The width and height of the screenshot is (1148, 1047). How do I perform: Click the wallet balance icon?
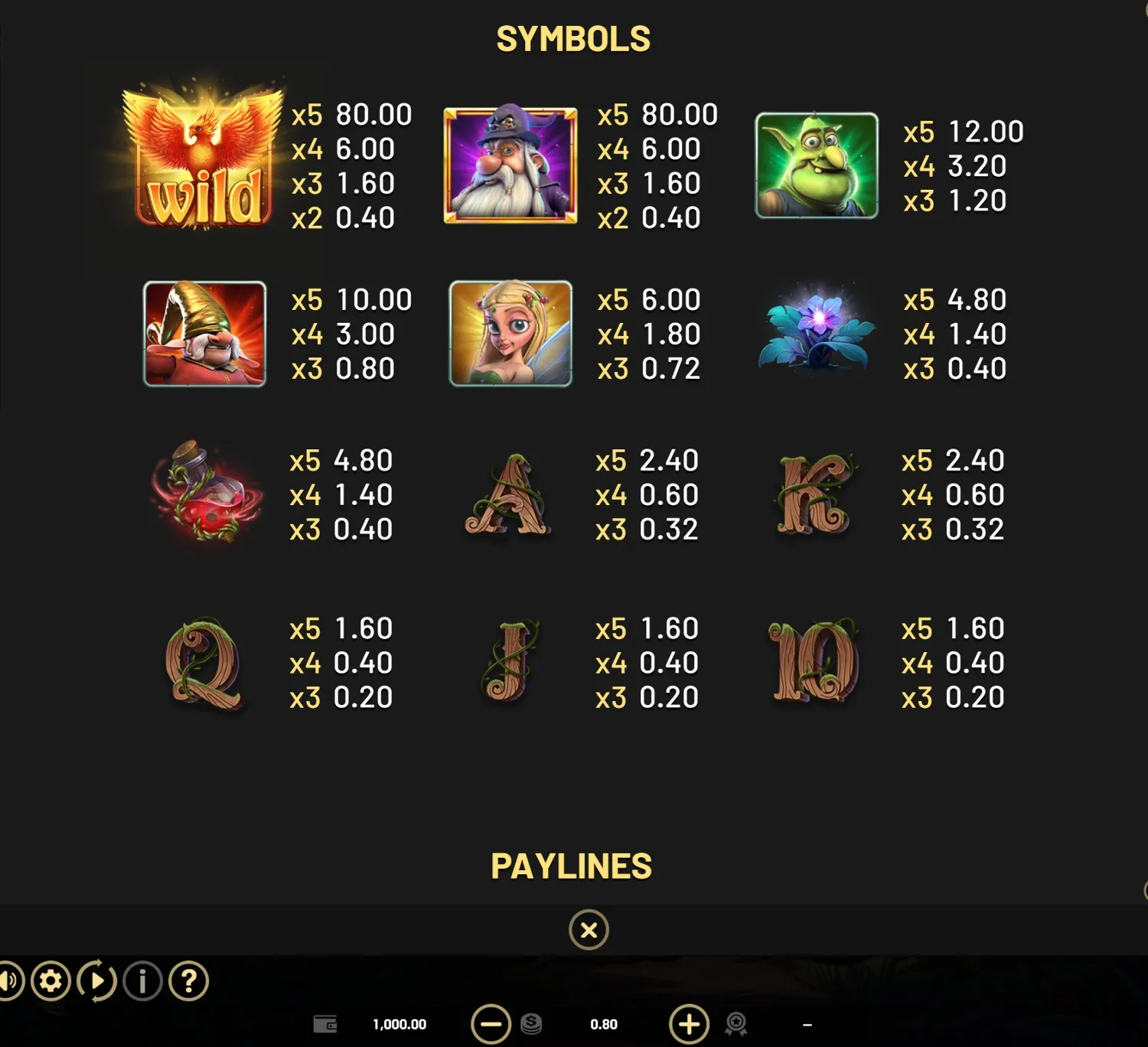(x=325, y=1026)
